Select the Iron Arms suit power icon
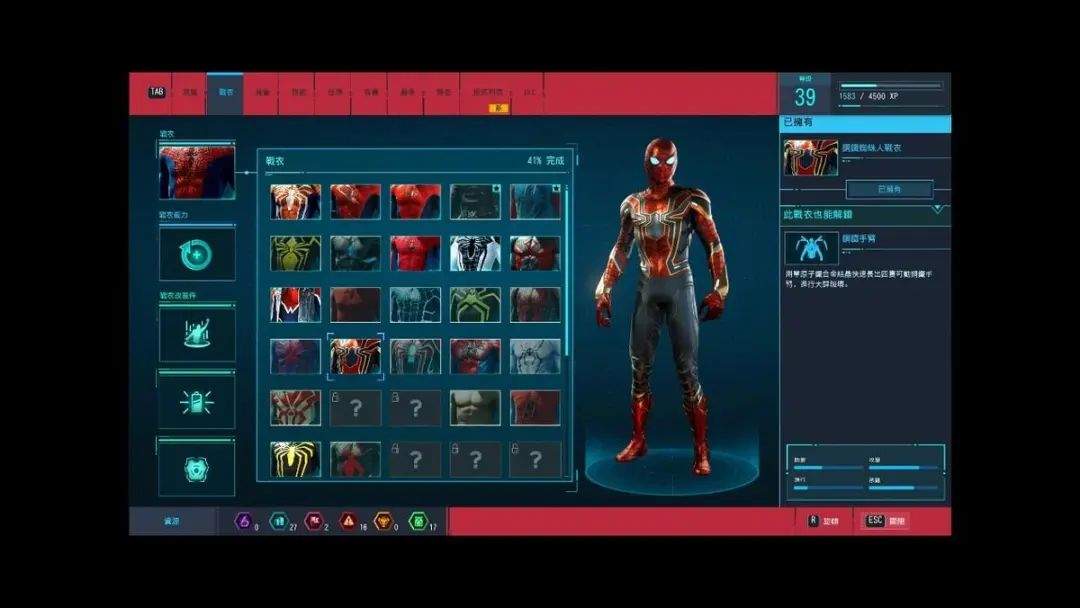Viewport: 1080px width, 608px height. pos(811,248)
